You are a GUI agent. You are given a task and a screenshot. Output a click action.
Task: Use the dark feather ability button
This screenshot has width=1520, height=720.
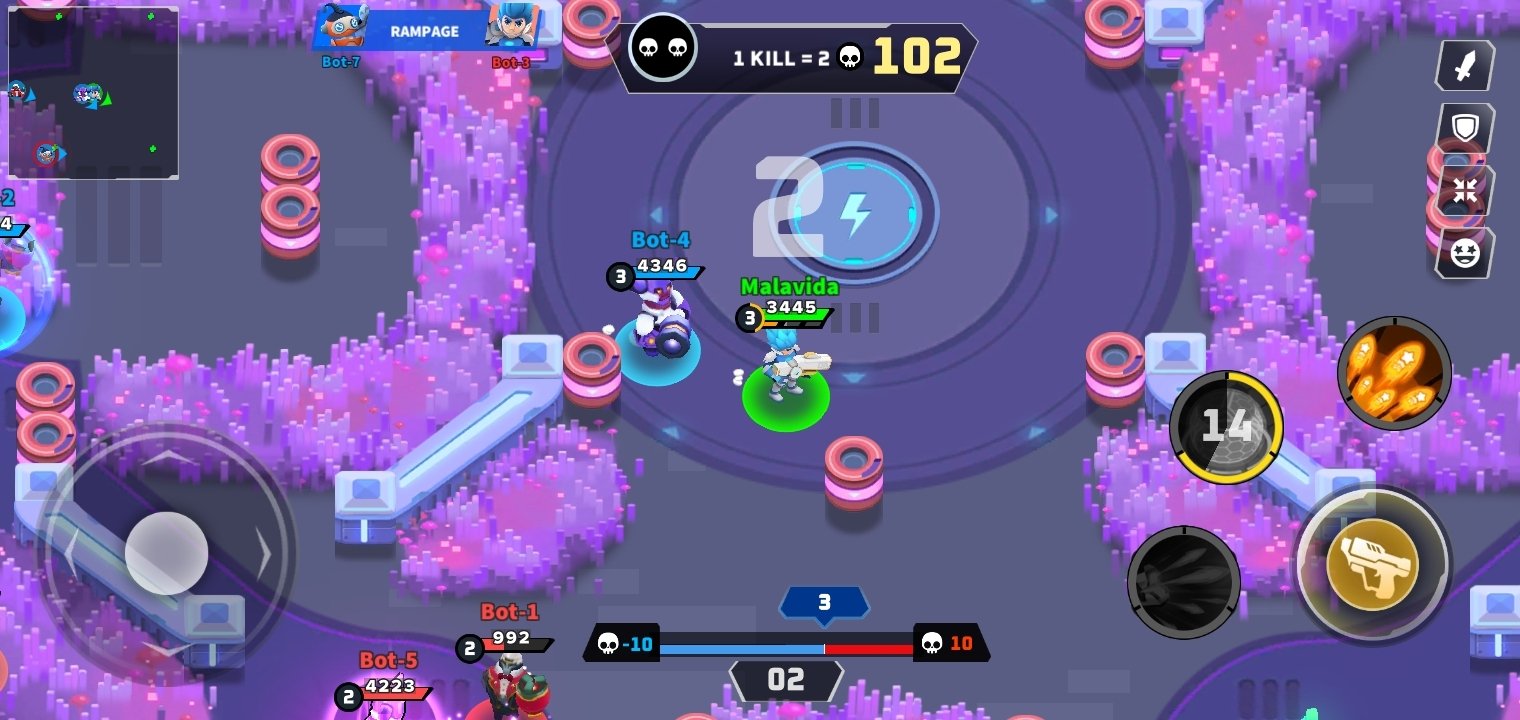click(1184, 583)
